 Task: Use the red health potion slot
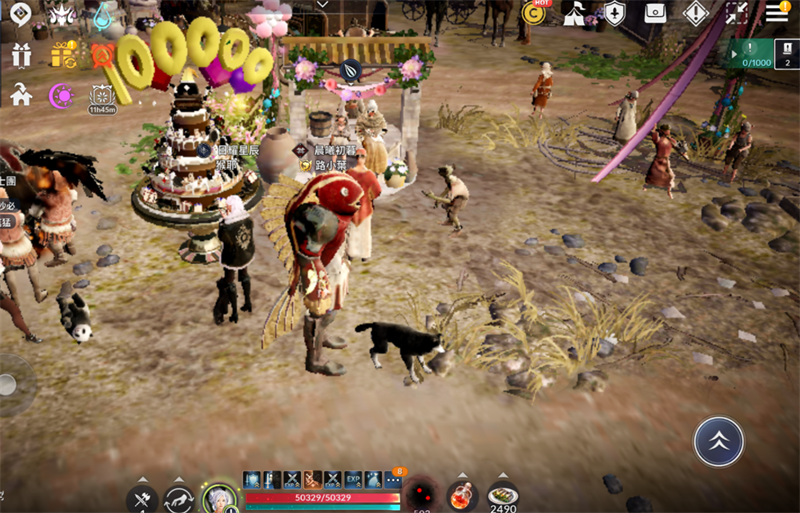[462, 495]
